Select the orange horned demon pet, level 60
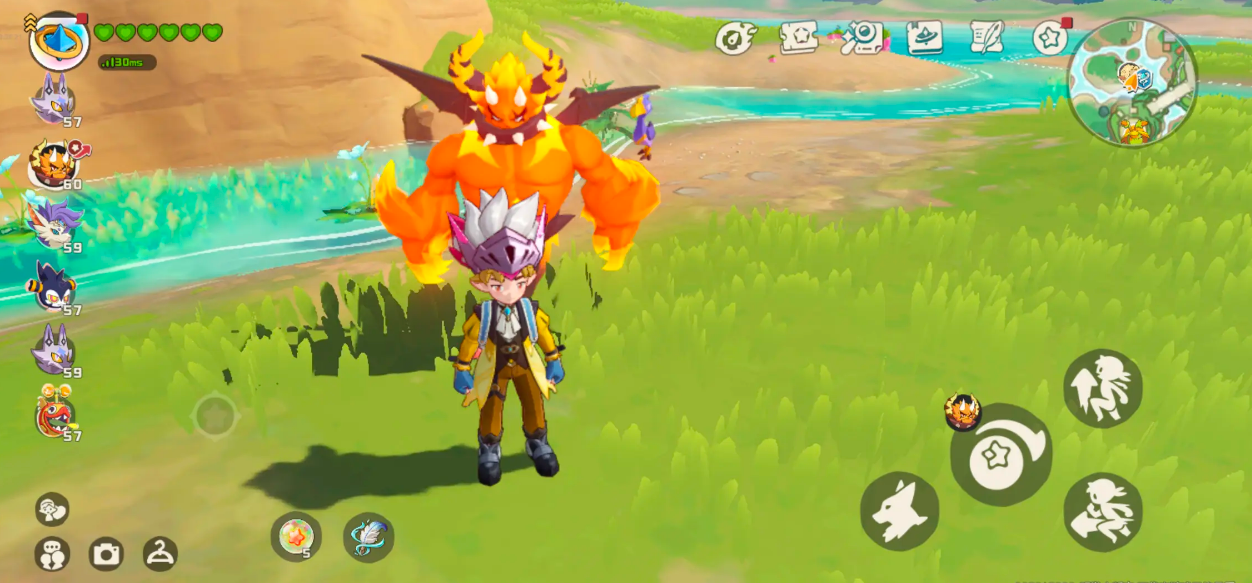 click(x=53, y=162)
